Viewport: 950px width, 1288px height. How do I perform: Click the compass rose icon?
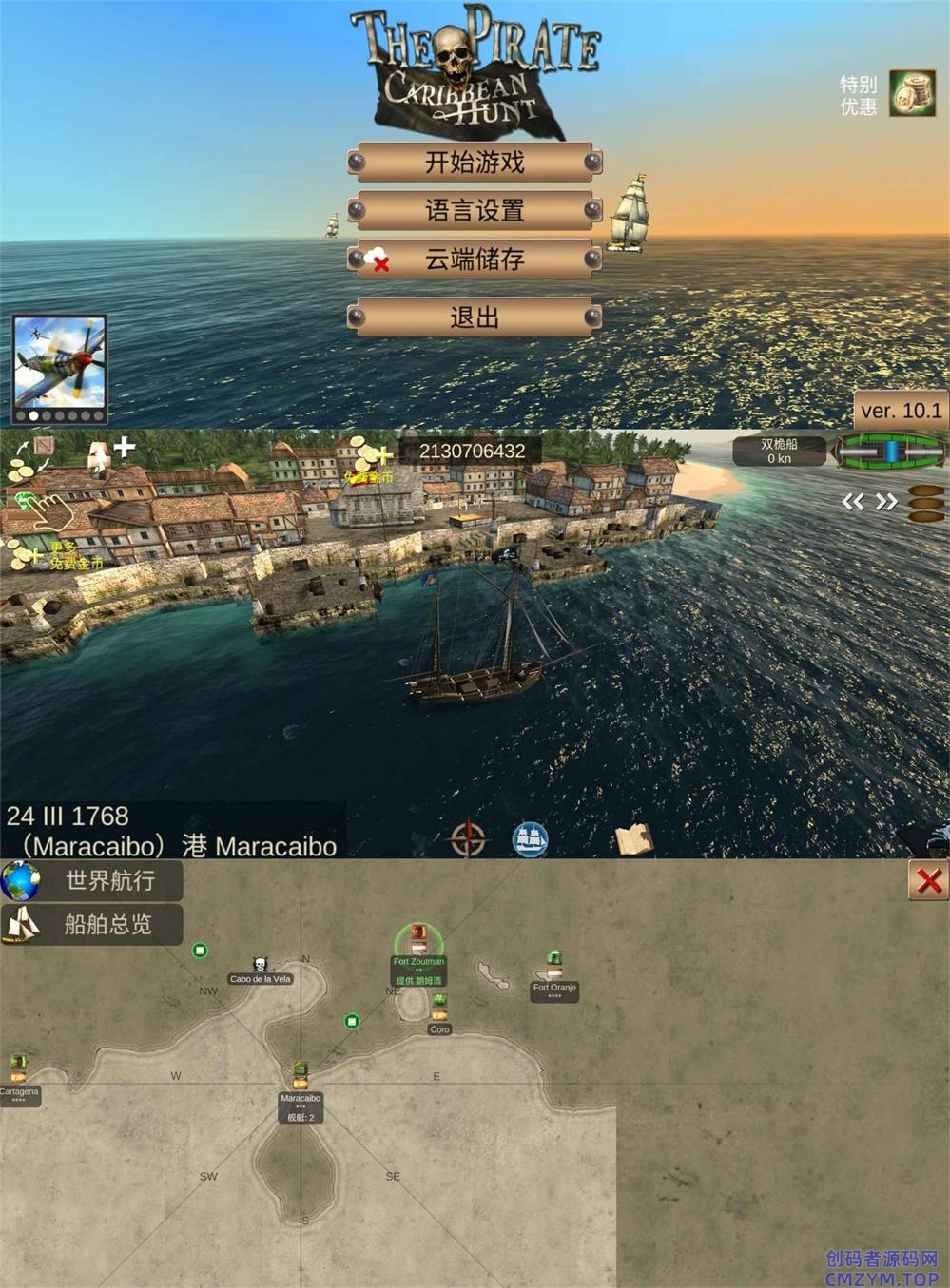pos(468,838)
